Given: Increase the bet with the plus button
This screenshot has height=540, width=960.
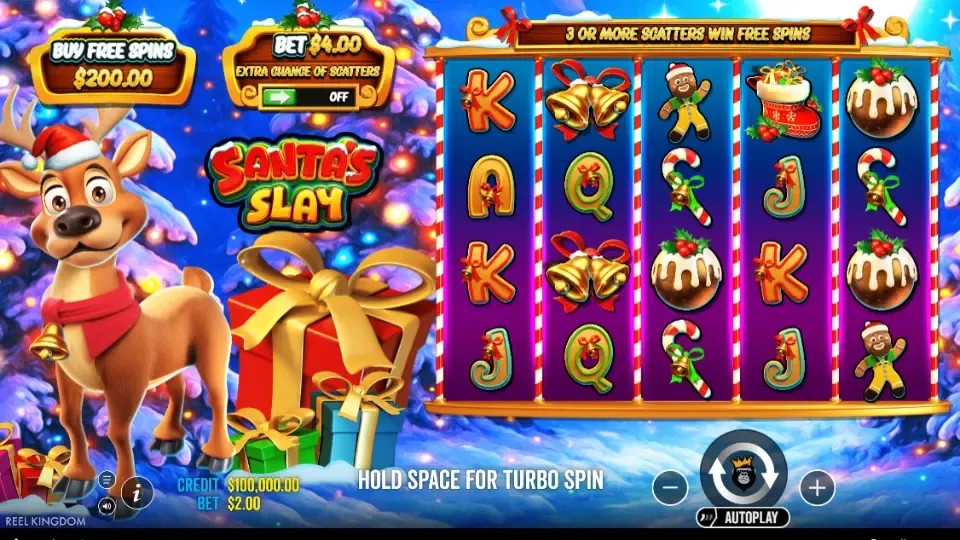Looking at the screenshot, I should [817, 488].
